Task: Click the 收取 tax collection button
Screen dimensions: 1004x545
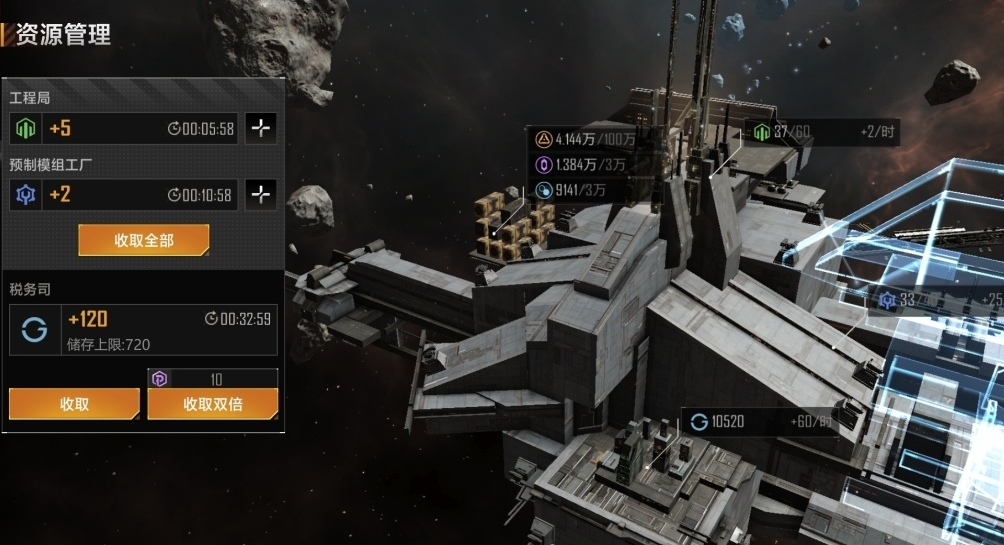Action: (x=74, y=404)
